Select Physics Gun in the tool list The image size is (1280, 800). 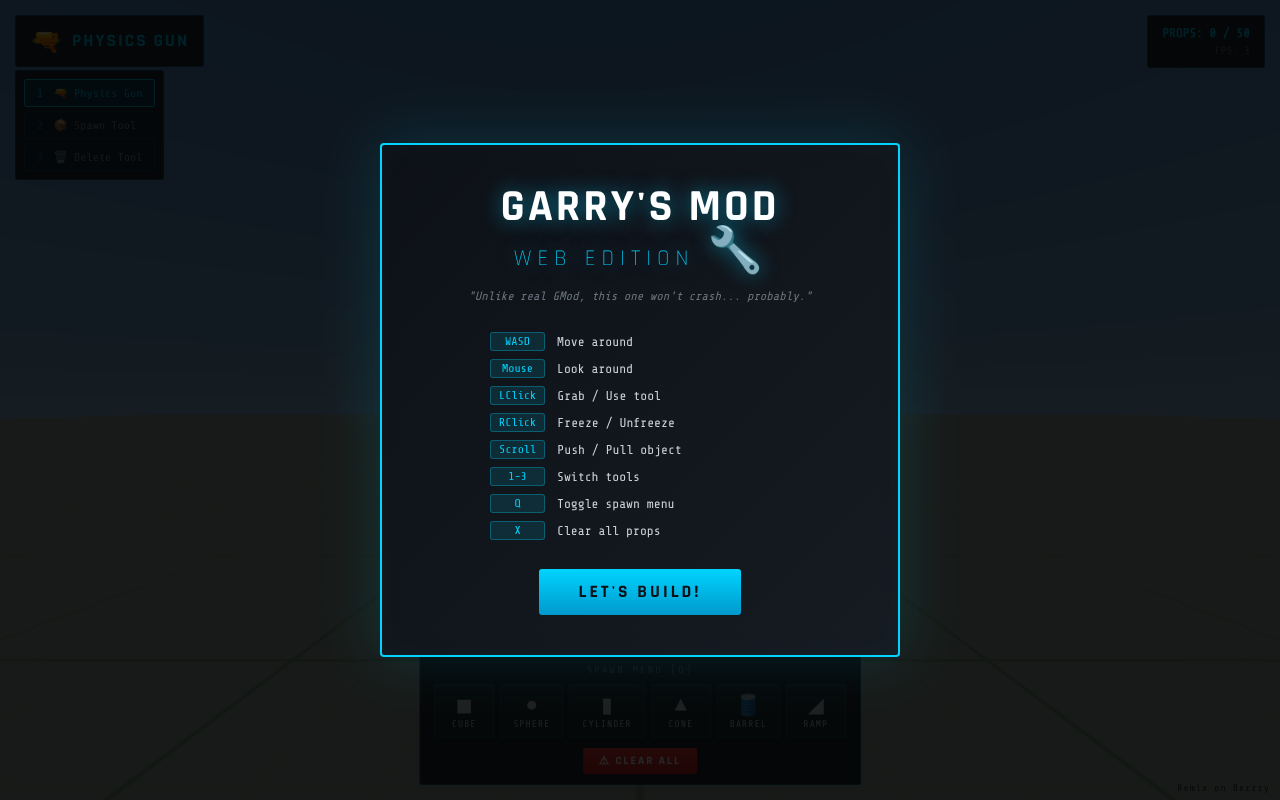[89, 92]
